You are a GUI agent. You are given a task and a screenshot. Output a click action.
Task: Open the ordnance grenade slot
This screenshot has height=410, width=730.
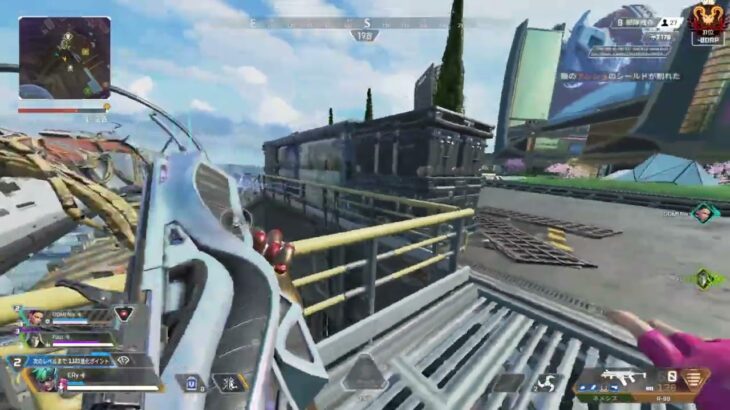tap(548, 381)
